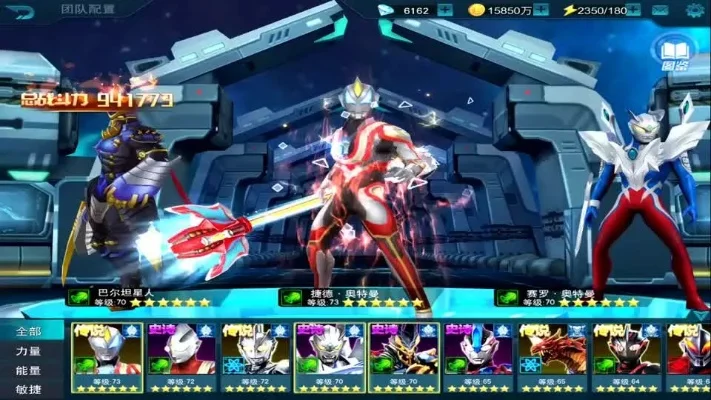Screen dimensions: 711x400
Task: Choose the level 64 hero card
Action: tap(625, 357)
